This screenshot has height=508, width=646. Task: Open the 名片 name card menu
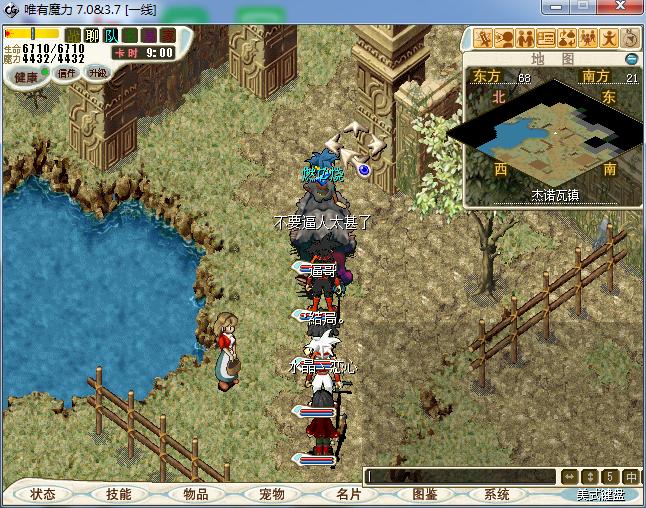pyautogui.click(x=347, y=494)
